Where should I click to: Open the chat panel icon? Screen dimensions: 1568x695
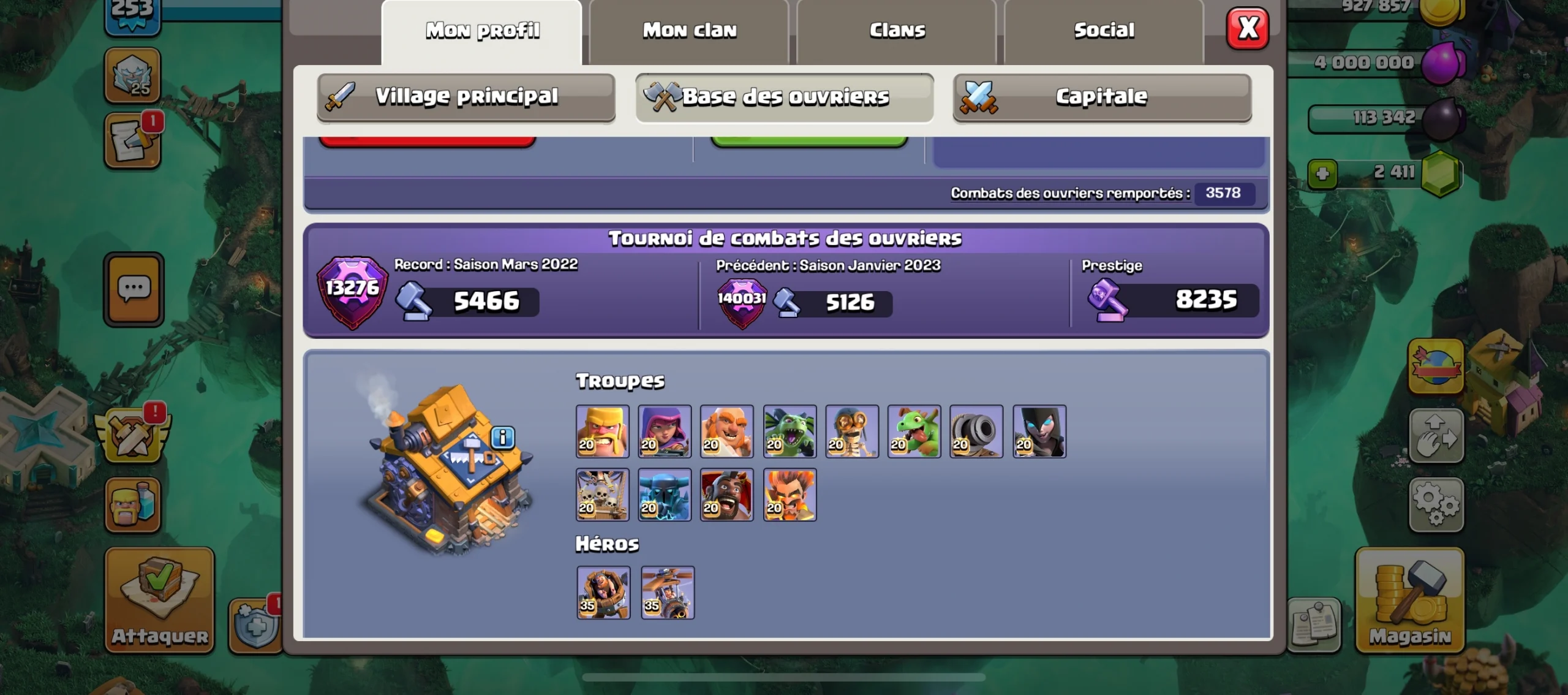(133, 288)
